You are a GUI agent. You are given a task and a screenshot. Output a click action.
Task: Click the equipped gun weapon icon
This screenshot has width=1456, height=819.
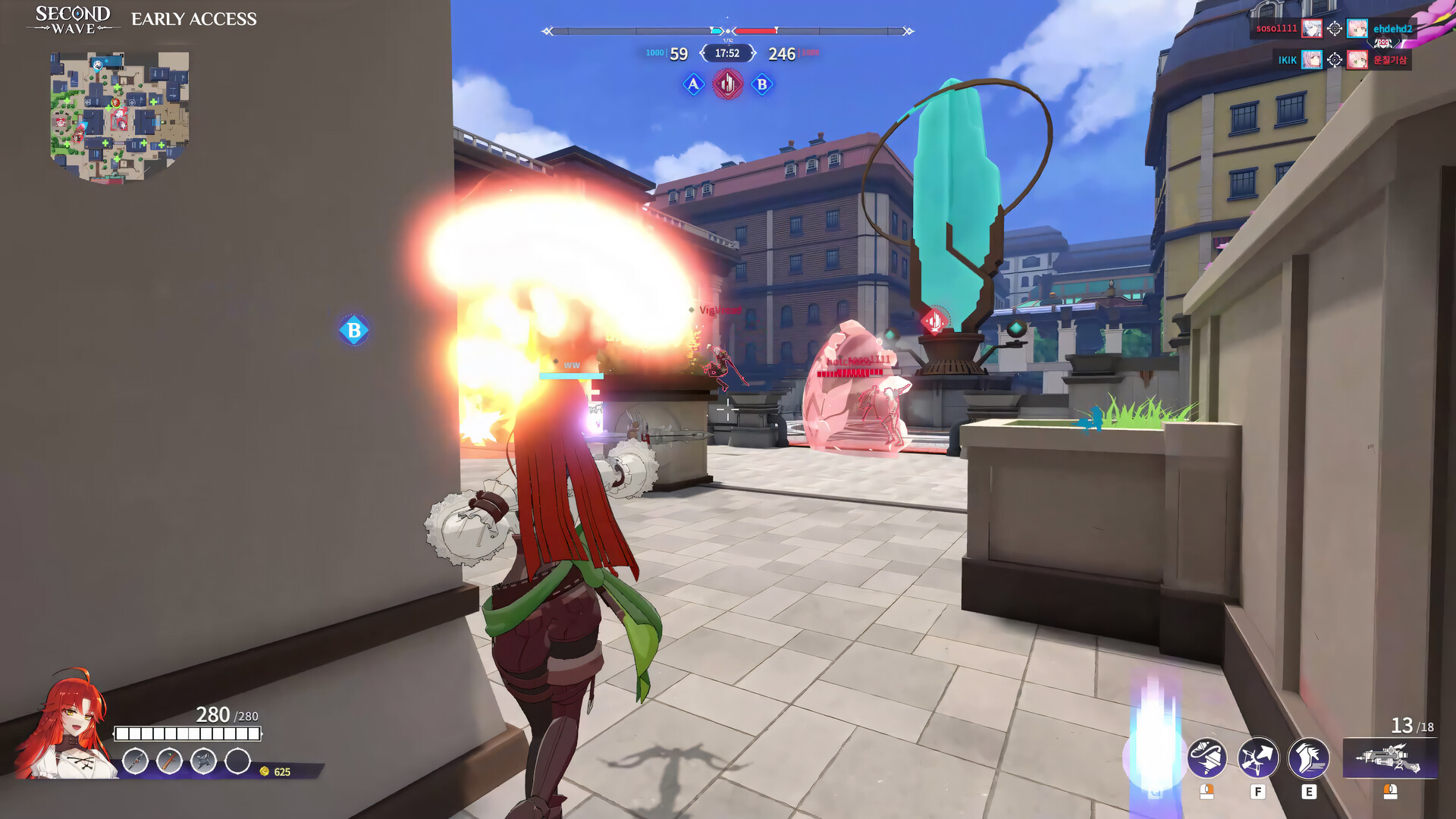pyautogui.click(x=1392, y=758)
